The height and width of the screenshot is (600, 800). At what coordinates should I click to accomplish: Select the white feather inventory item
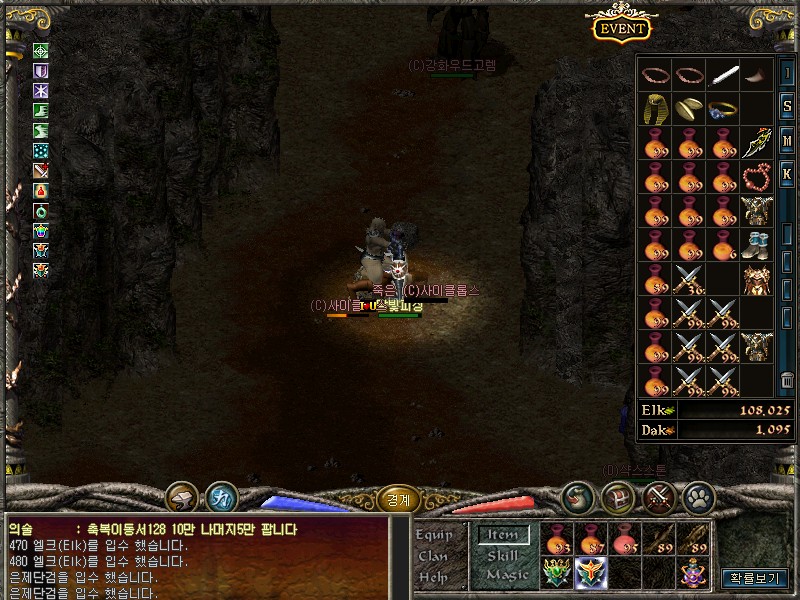[722, 75]
